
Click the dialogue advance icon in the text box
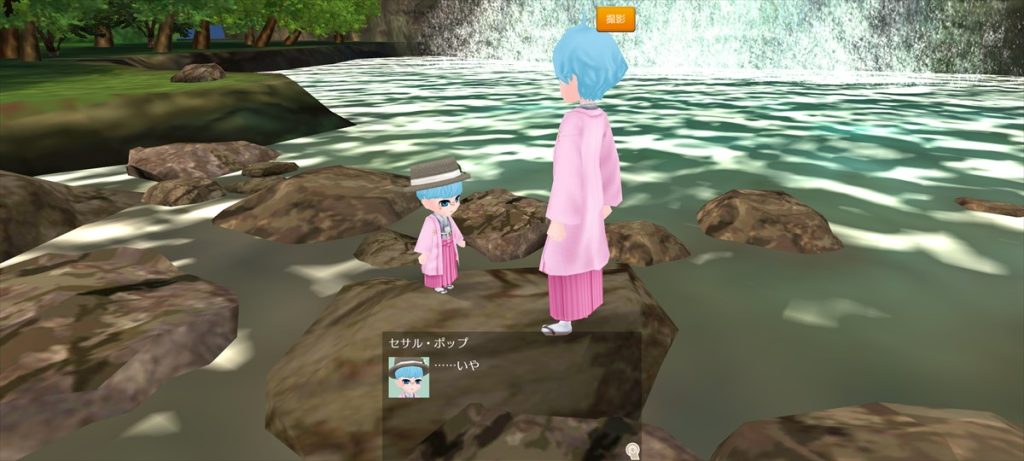tap(631, 450)
